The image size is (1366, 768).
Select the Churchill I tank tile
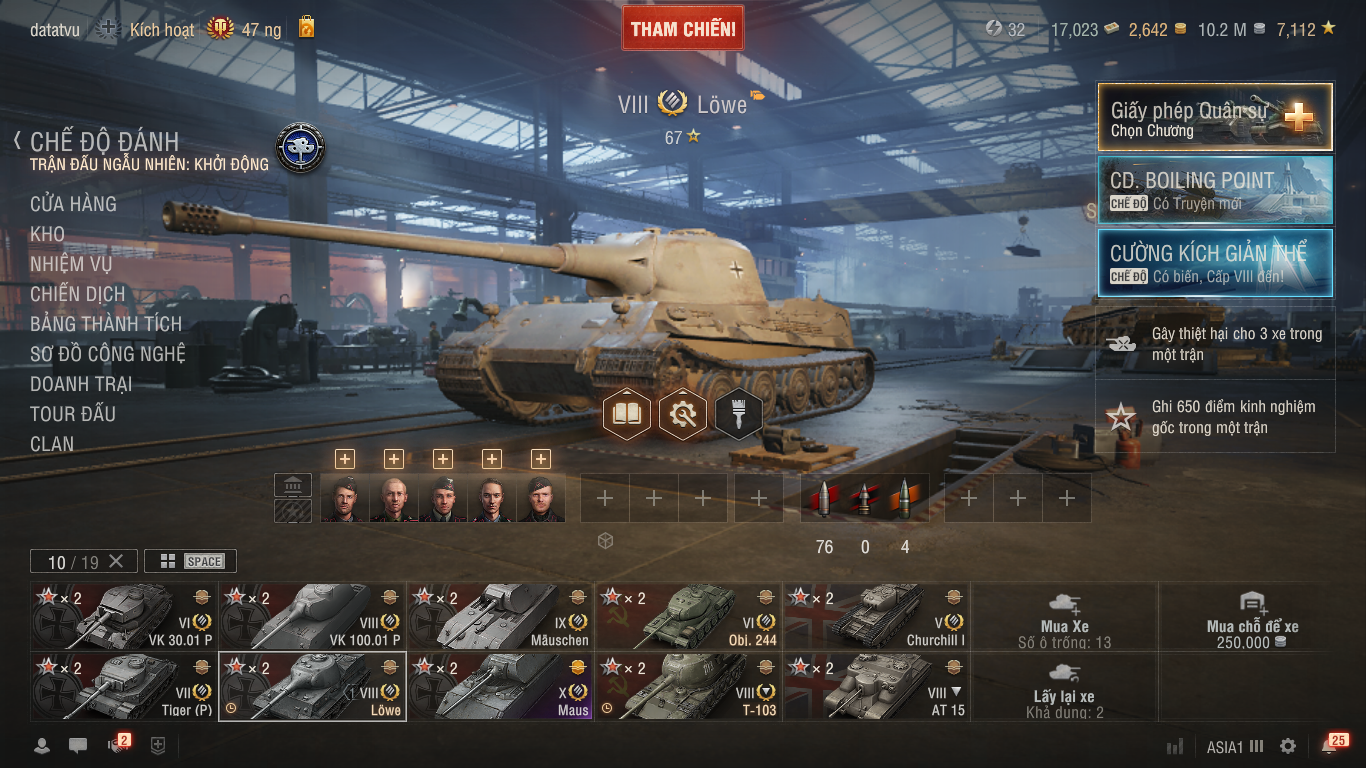pyautogui.click(x=876, y=616)
